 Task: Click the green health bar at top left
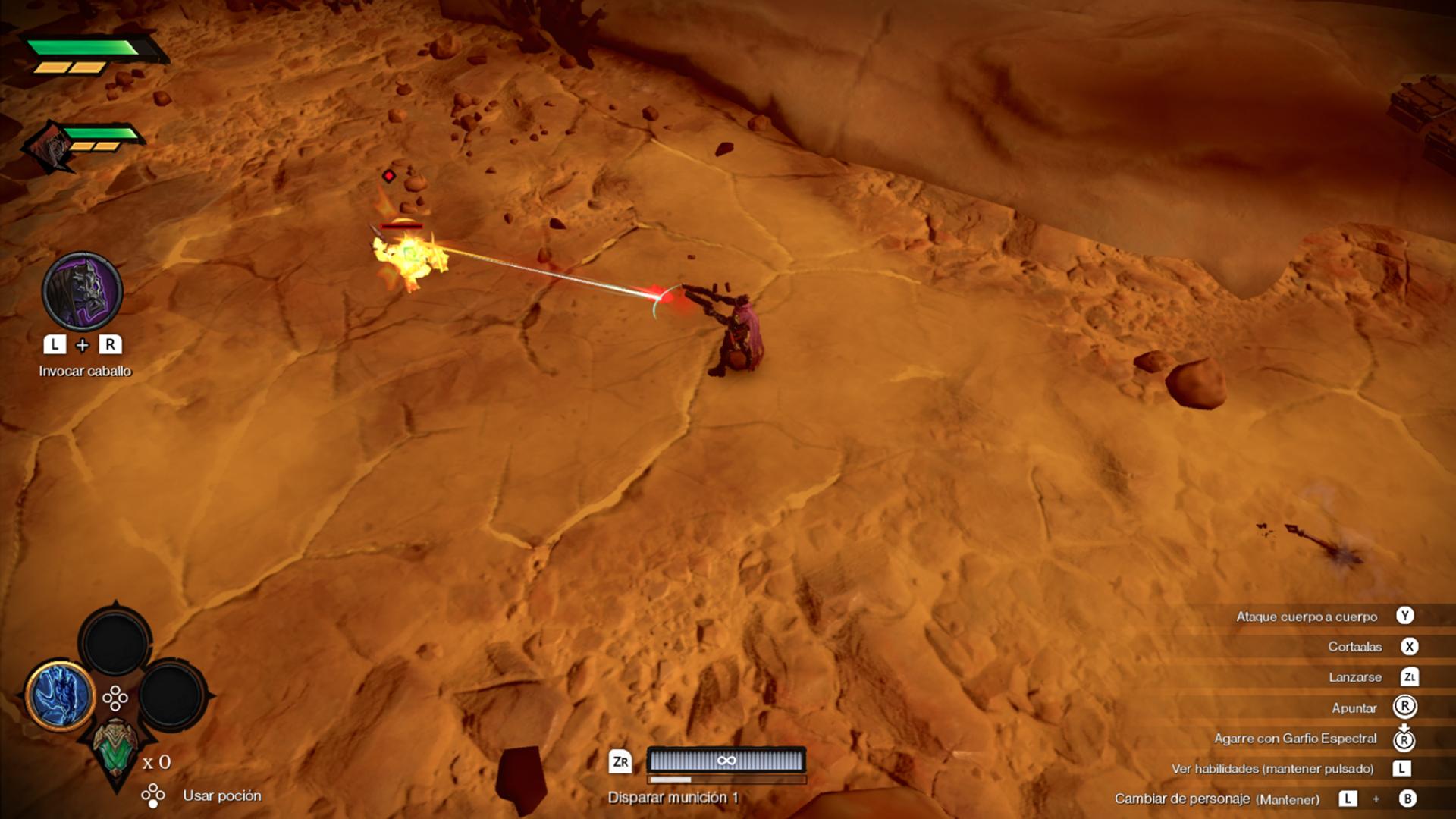83,47
